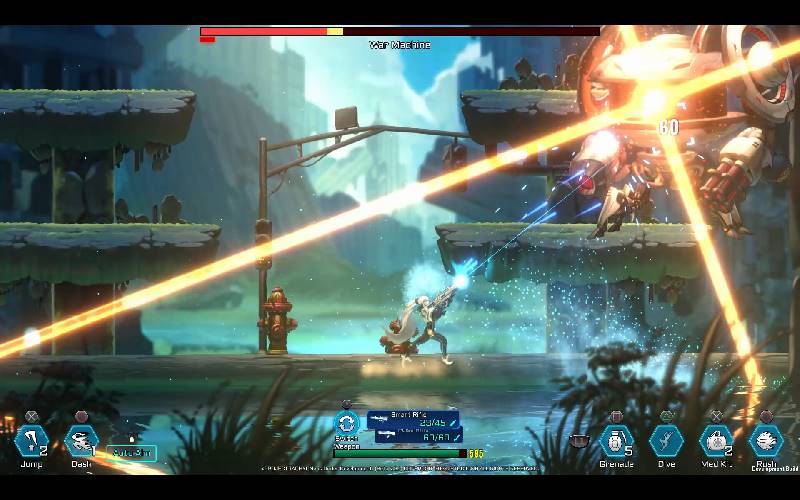Throw a grenade using the Grenade icon
Screen dimensions: 800x500
coord(616,440)
